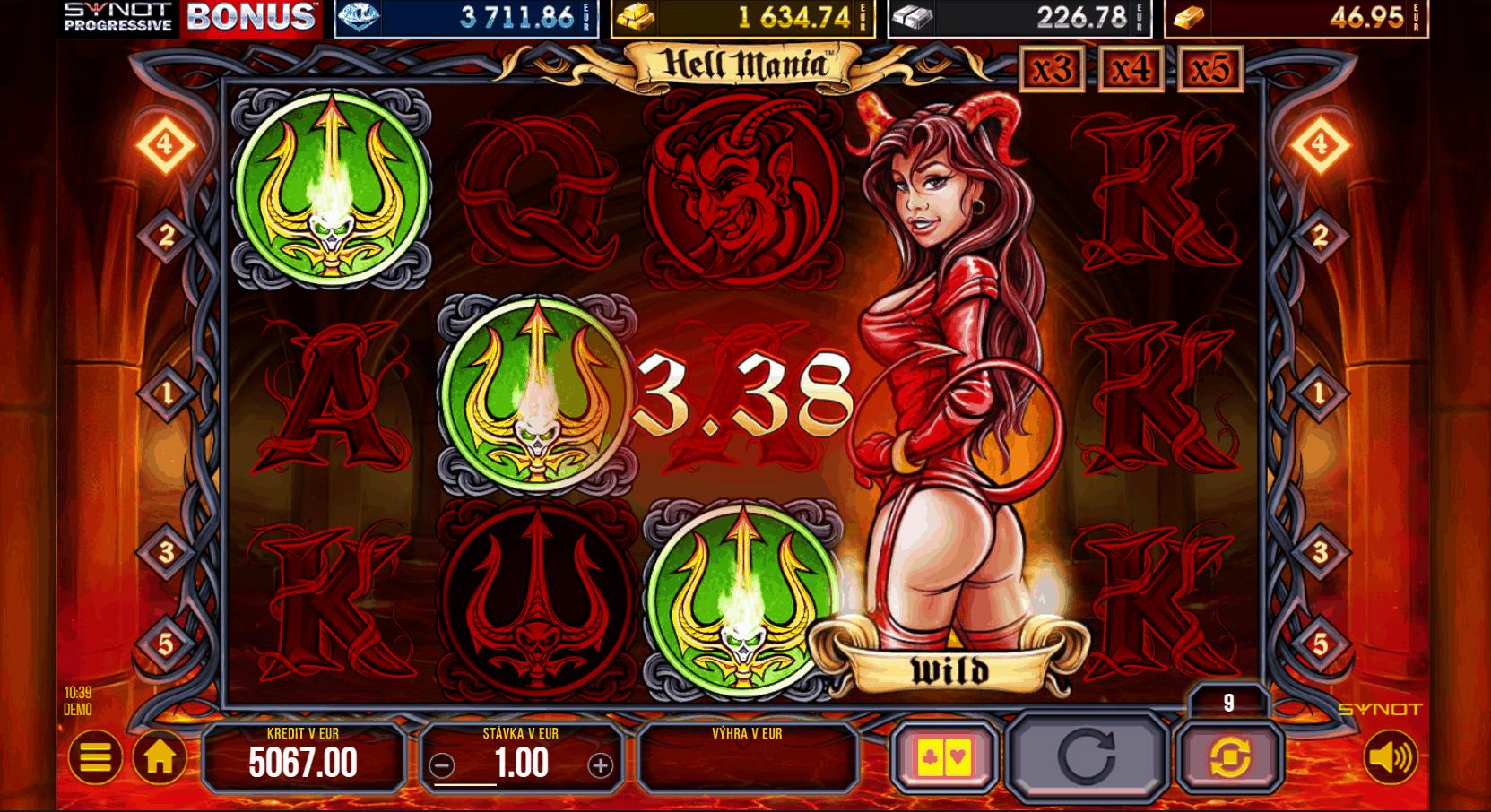Viewport: 1491px width, 812px height.
Task: Toggle the autoplay button
Action: pyautogui.click(x=1229, y=758)
